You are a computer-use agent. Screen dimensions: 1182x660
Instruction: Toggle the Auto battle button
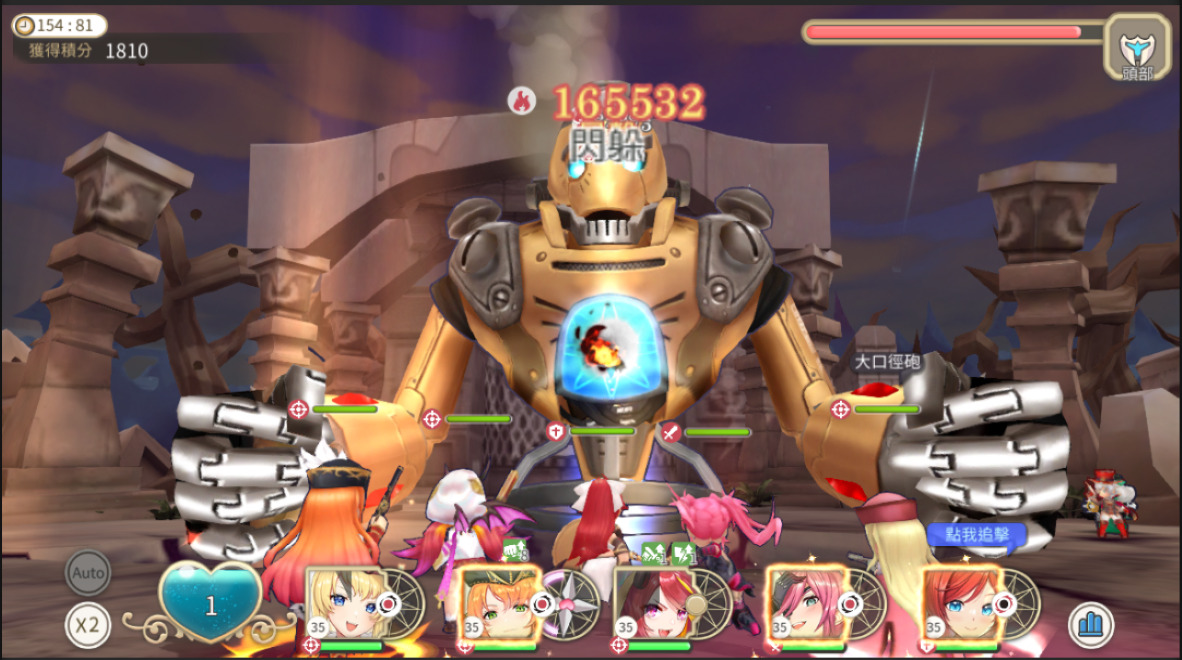[88, 574]
